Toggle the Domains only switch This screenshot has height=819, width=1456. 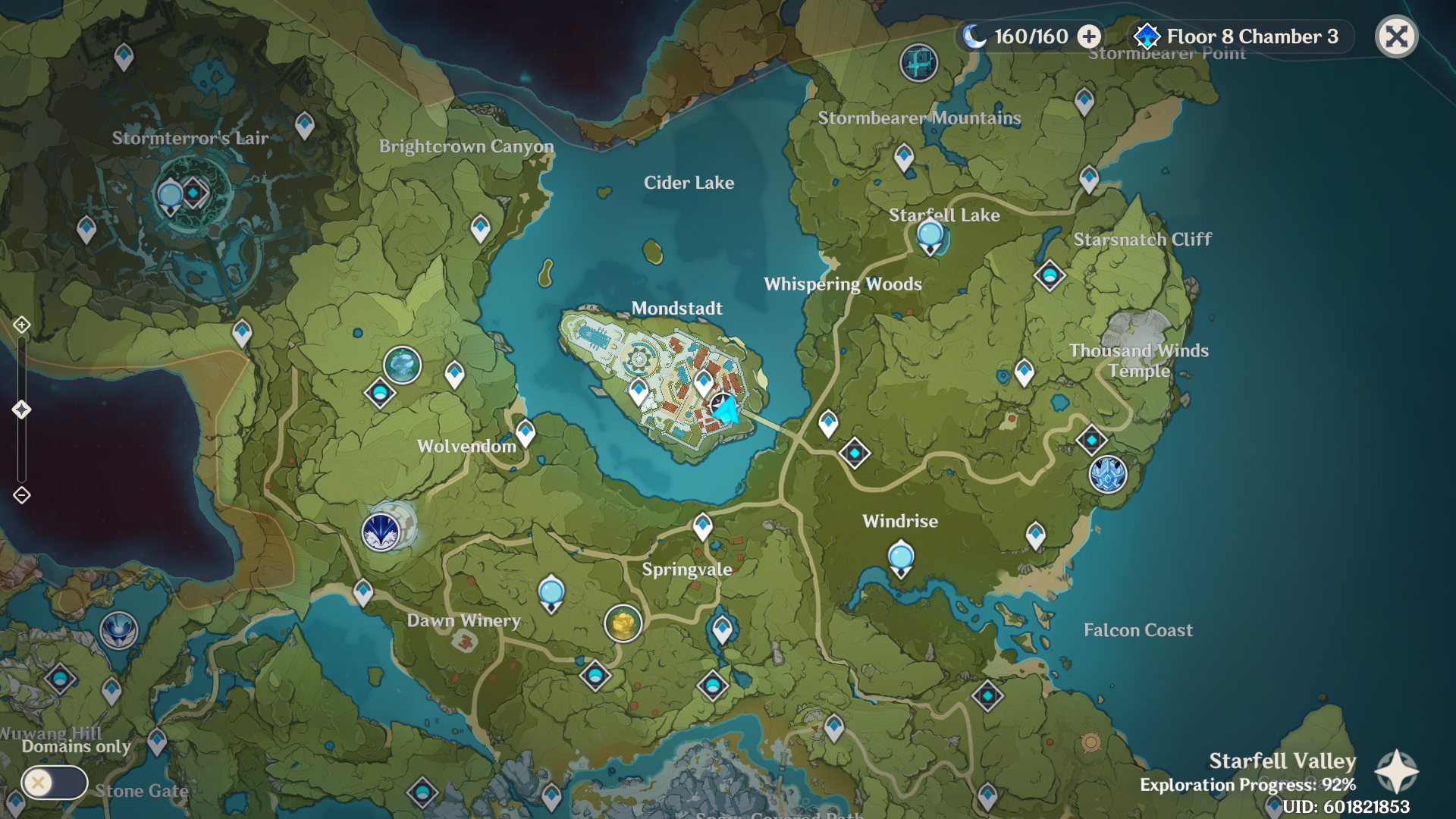point(54,783)
